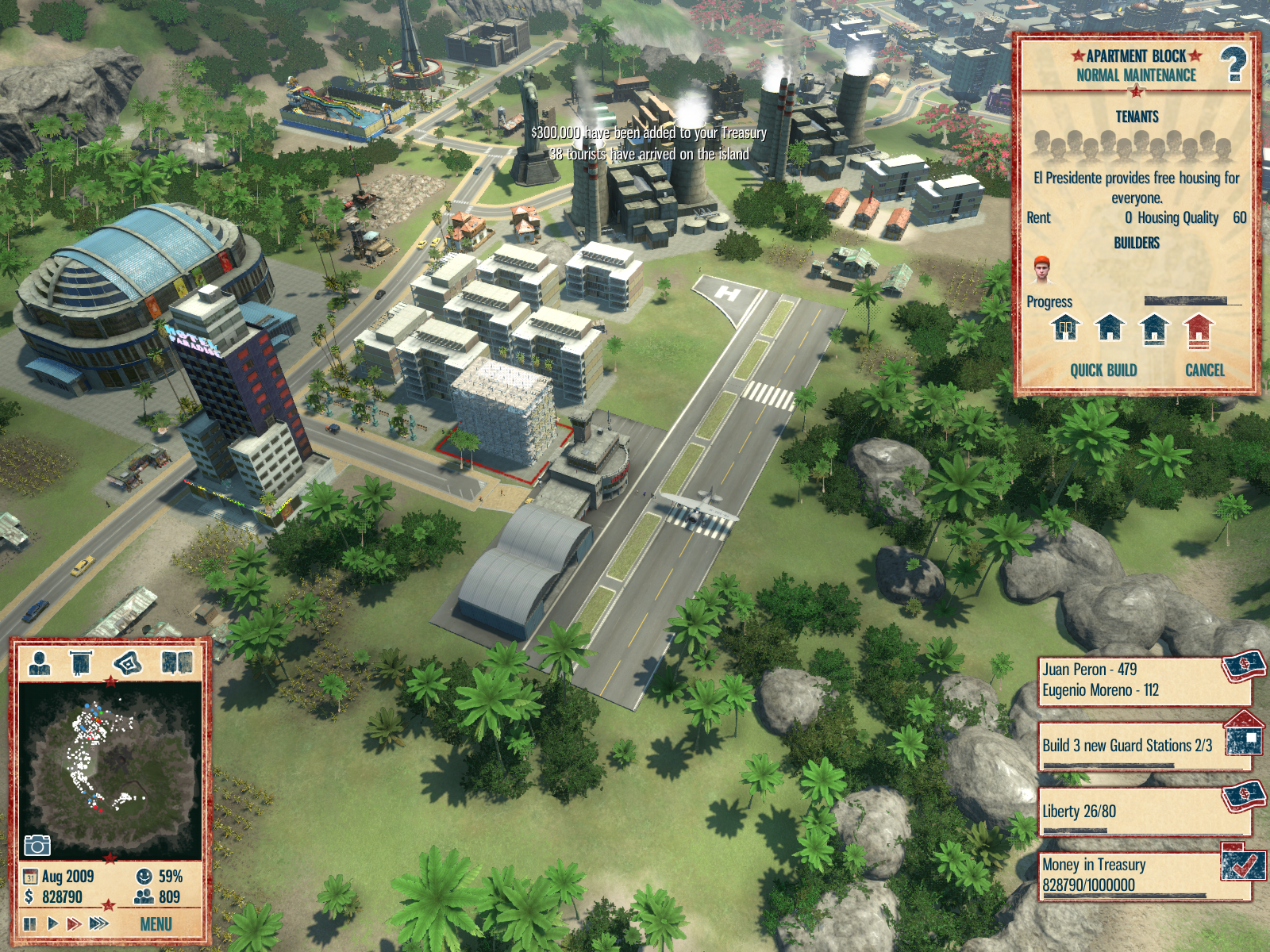Cancel the Apartment Block construction
Image resolution: width=1270 pixels, height=952 pixels.
[1204, 370]
